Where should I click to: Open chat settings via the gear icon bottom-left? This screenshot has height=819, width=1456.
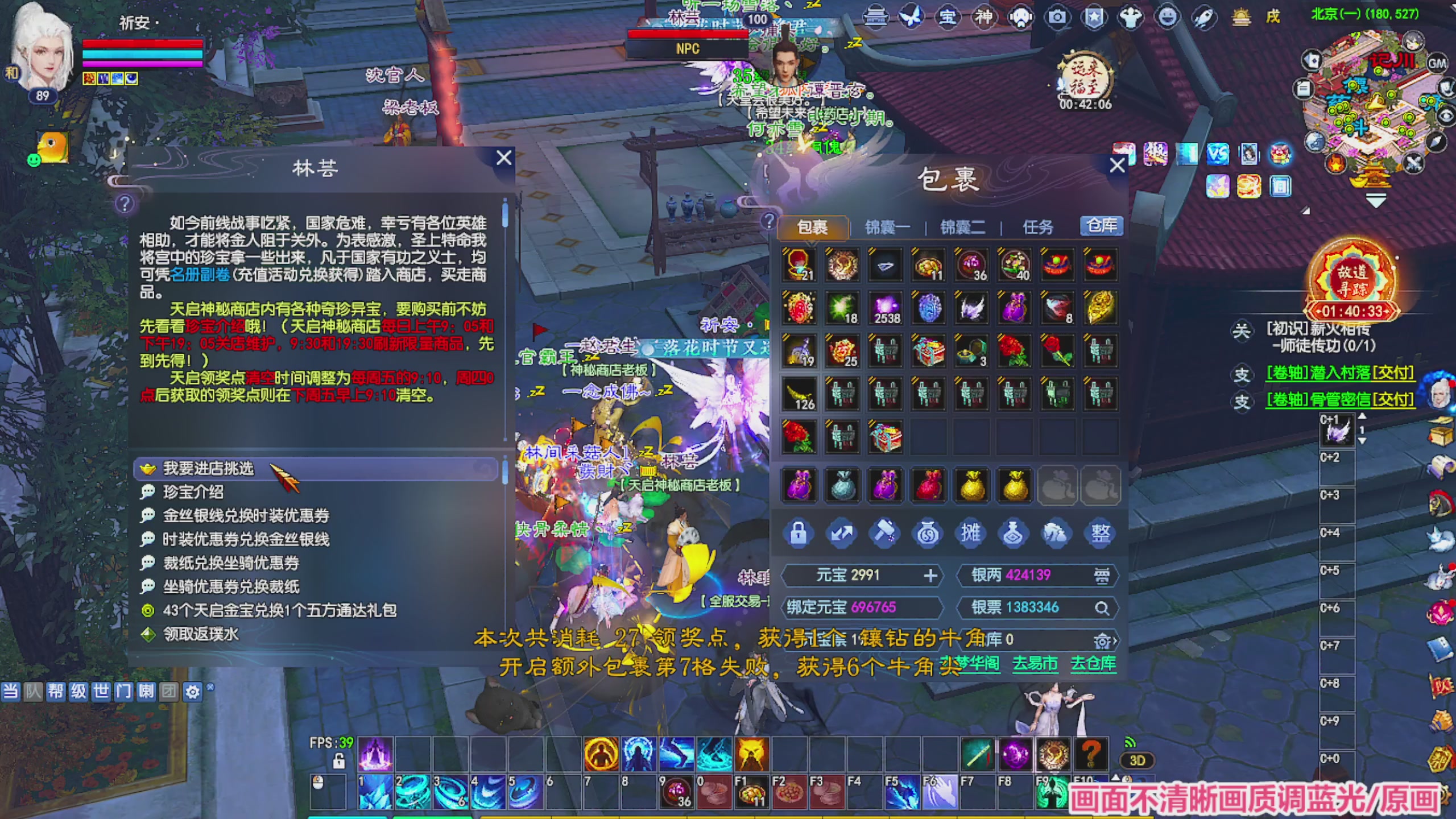point(193,692)
